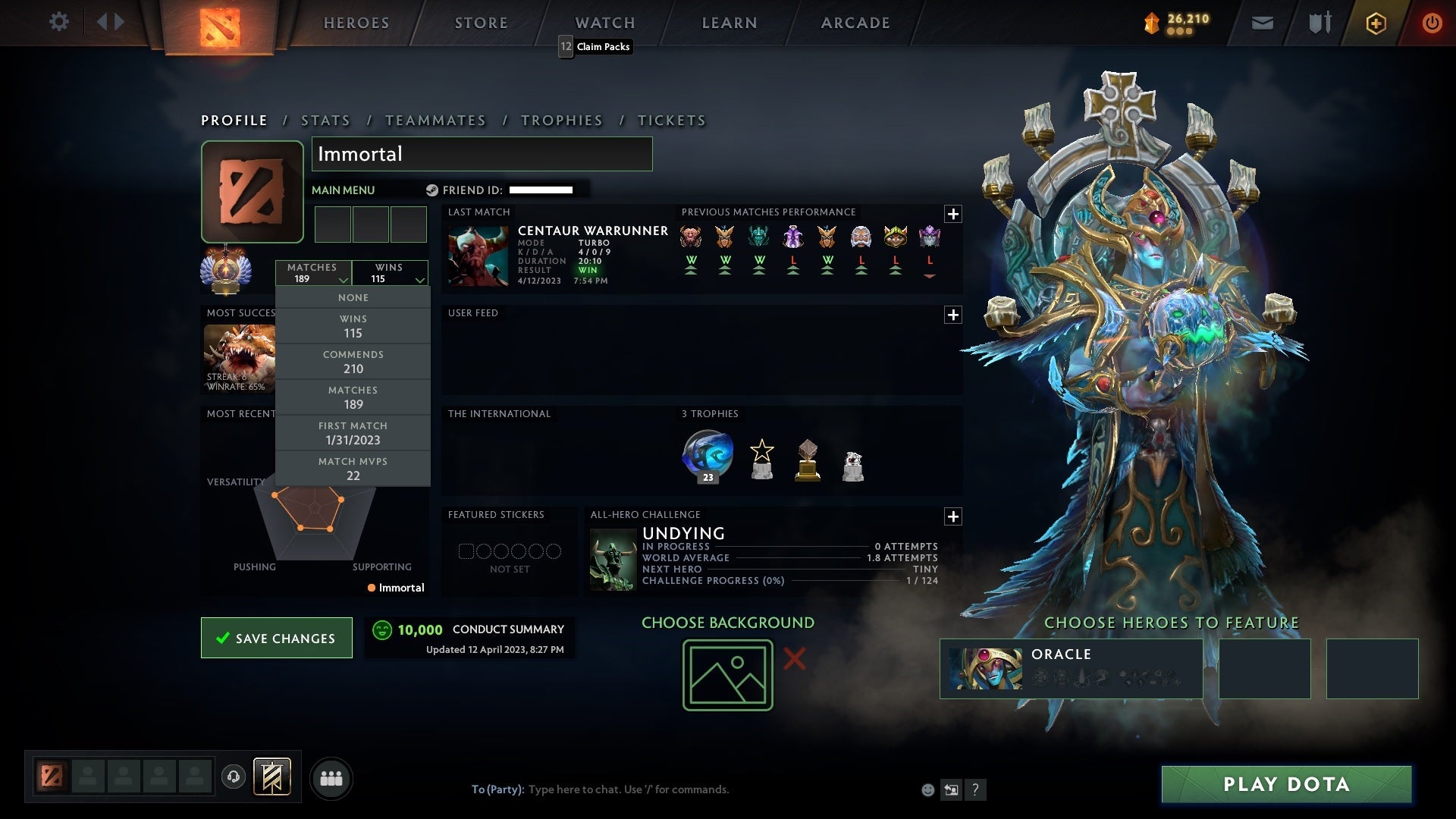
Task: Click the shards currency icon
Action: [x=1150, y=22]
